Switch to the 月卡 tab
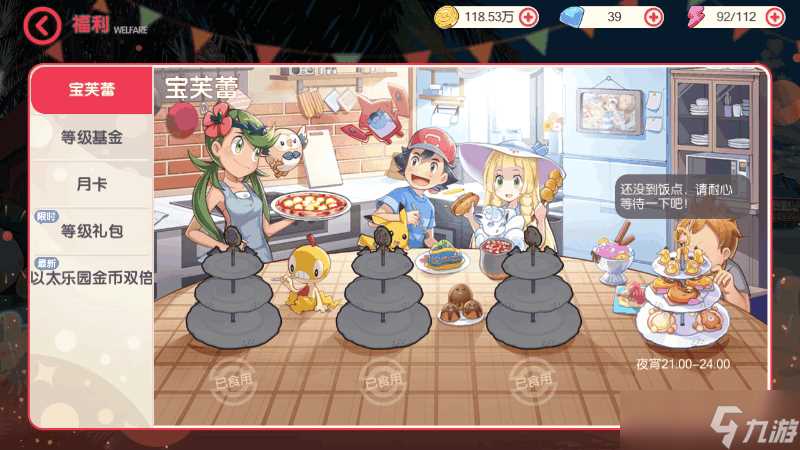 (91, 184)
